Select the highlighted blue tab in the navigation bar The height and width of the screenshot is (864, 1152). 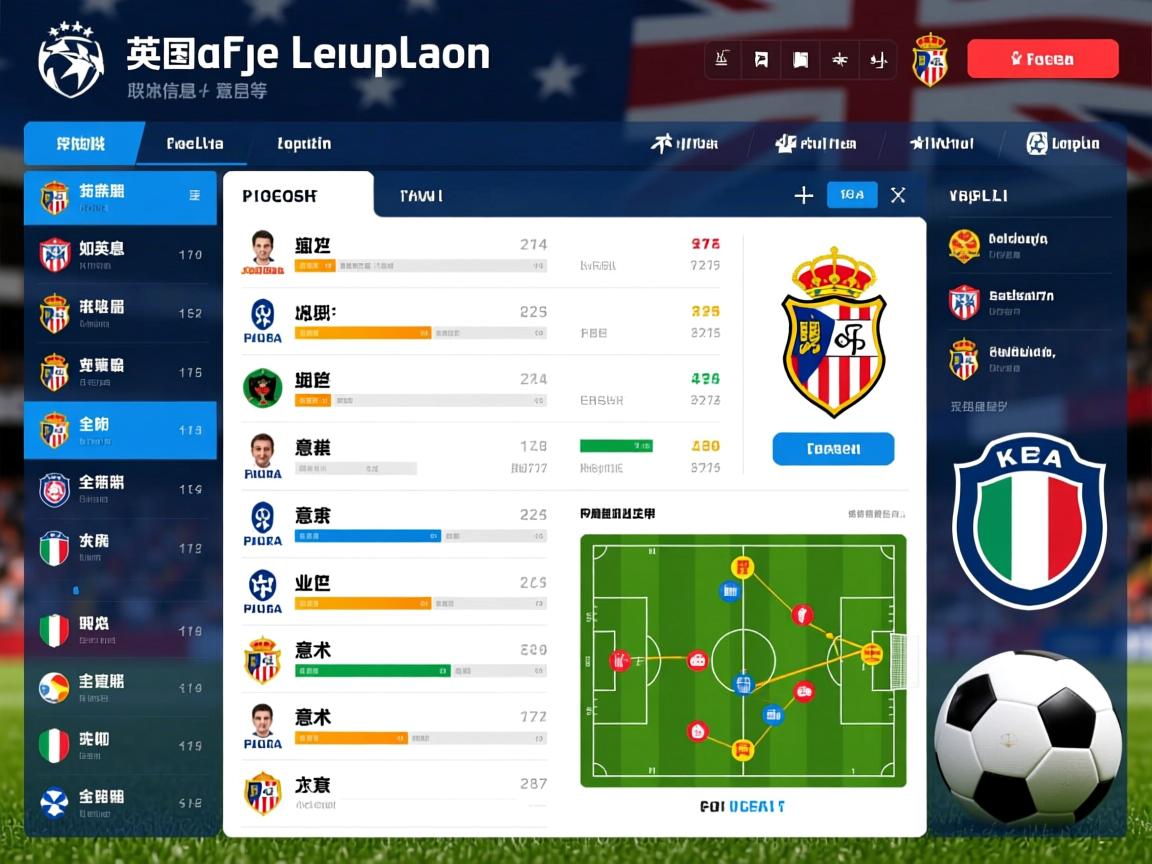(82, 144)
